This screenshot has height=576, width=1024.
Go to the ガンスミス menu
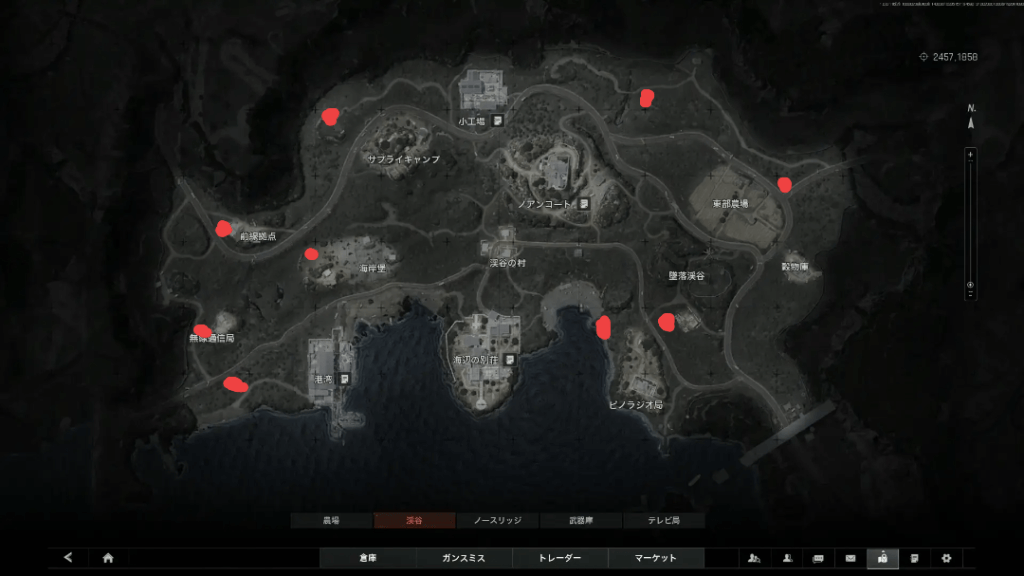tap(463, 558)
